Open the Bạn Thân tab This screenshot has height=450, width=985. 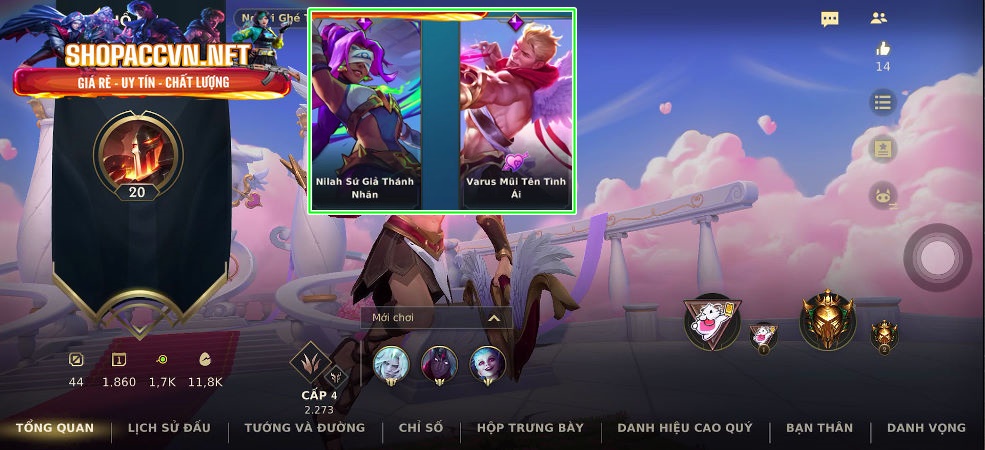819,428
